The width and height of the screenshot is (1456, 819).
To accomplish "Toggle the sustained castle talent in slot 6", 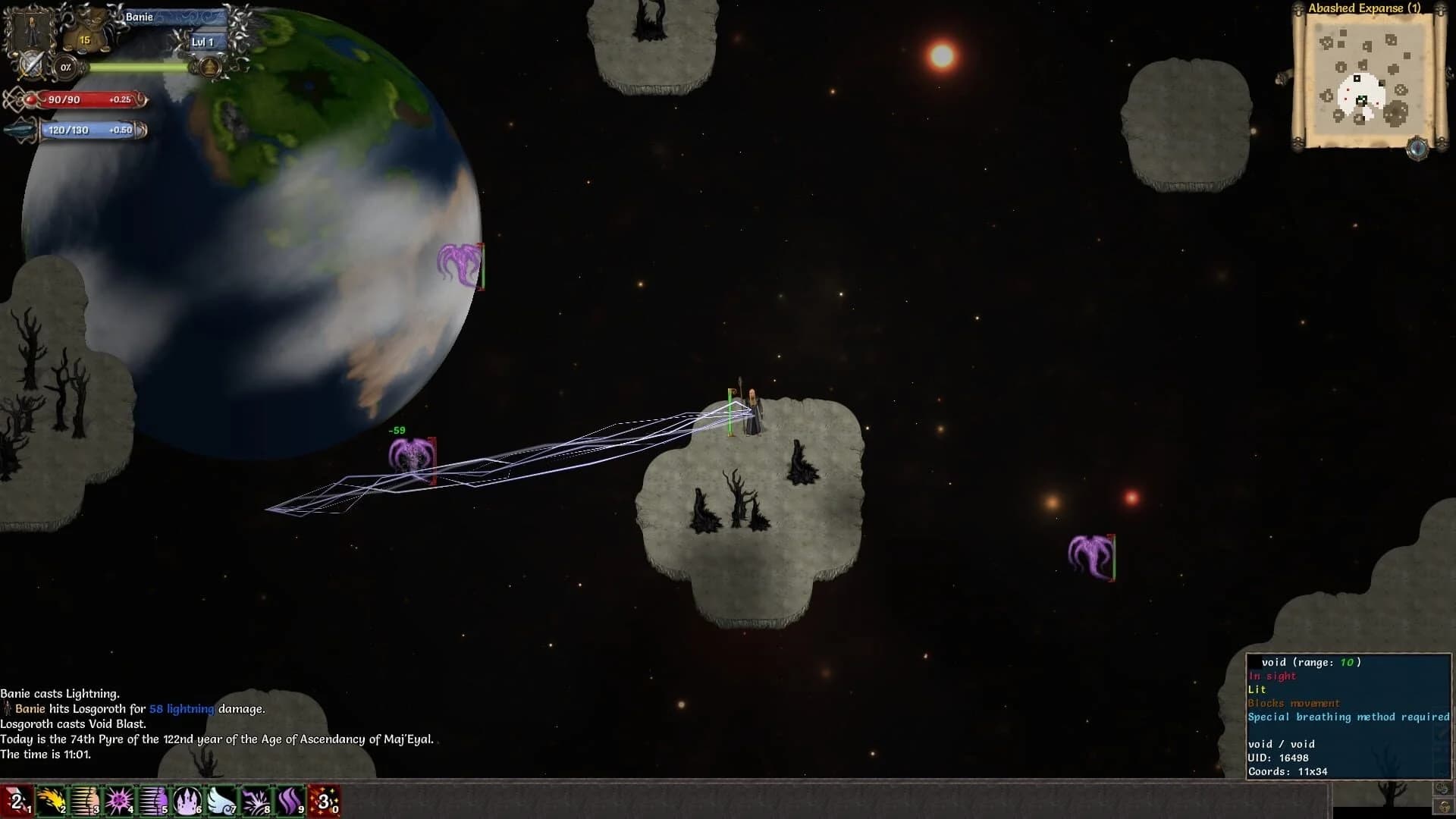I will pos(187,800).
